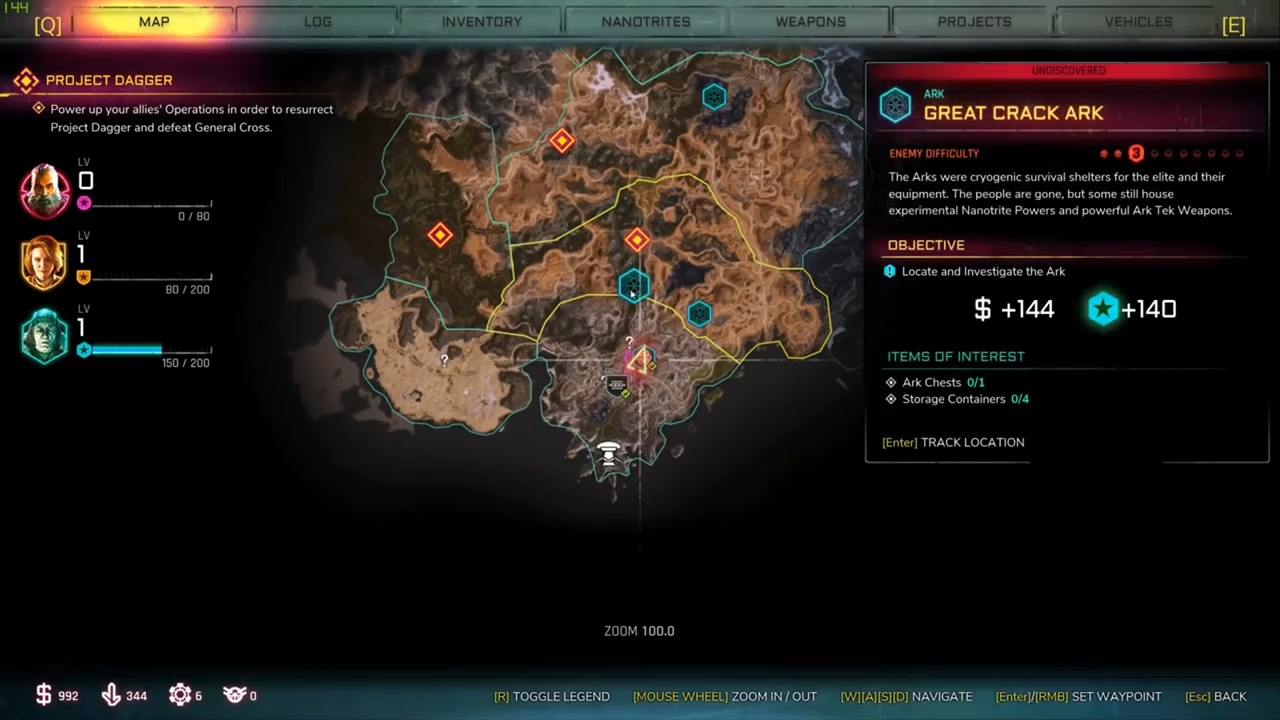Click the question mark on the sandy region
The image size is (1280, 720).
click(x=444, y=360)
